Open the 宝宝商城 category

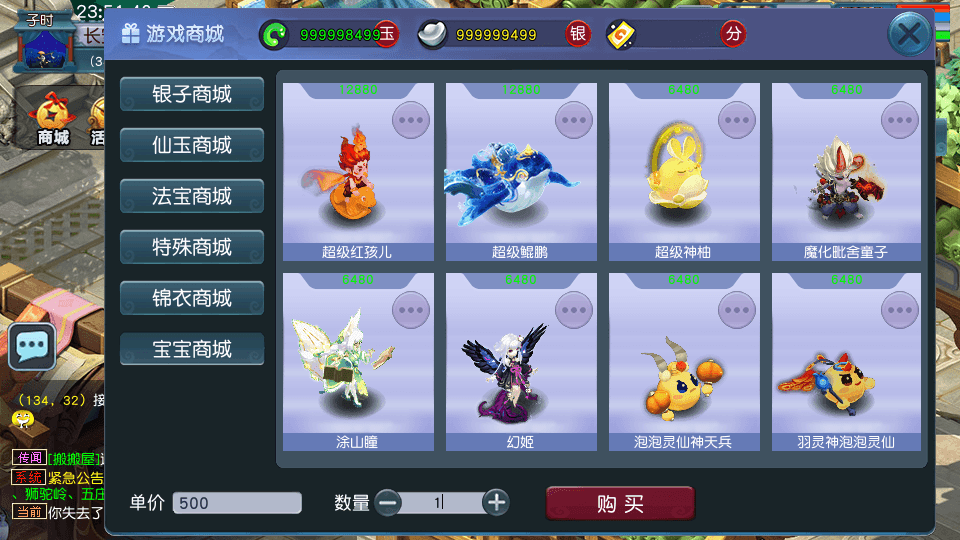point(192,349)
